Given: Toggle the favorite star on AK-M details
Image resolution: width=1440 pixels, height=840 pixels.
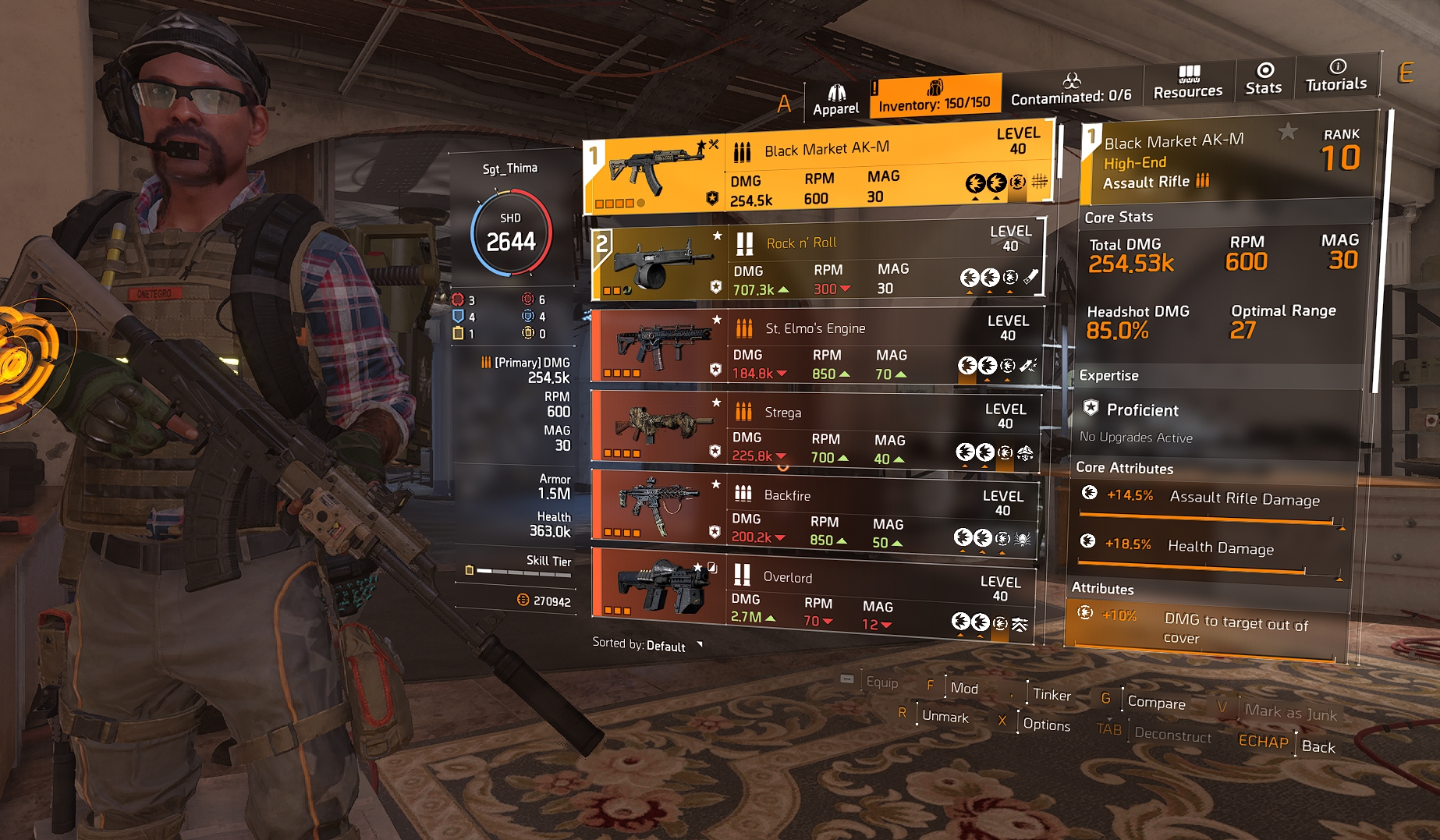Looking at the screenshot, I should point(1288,132).
